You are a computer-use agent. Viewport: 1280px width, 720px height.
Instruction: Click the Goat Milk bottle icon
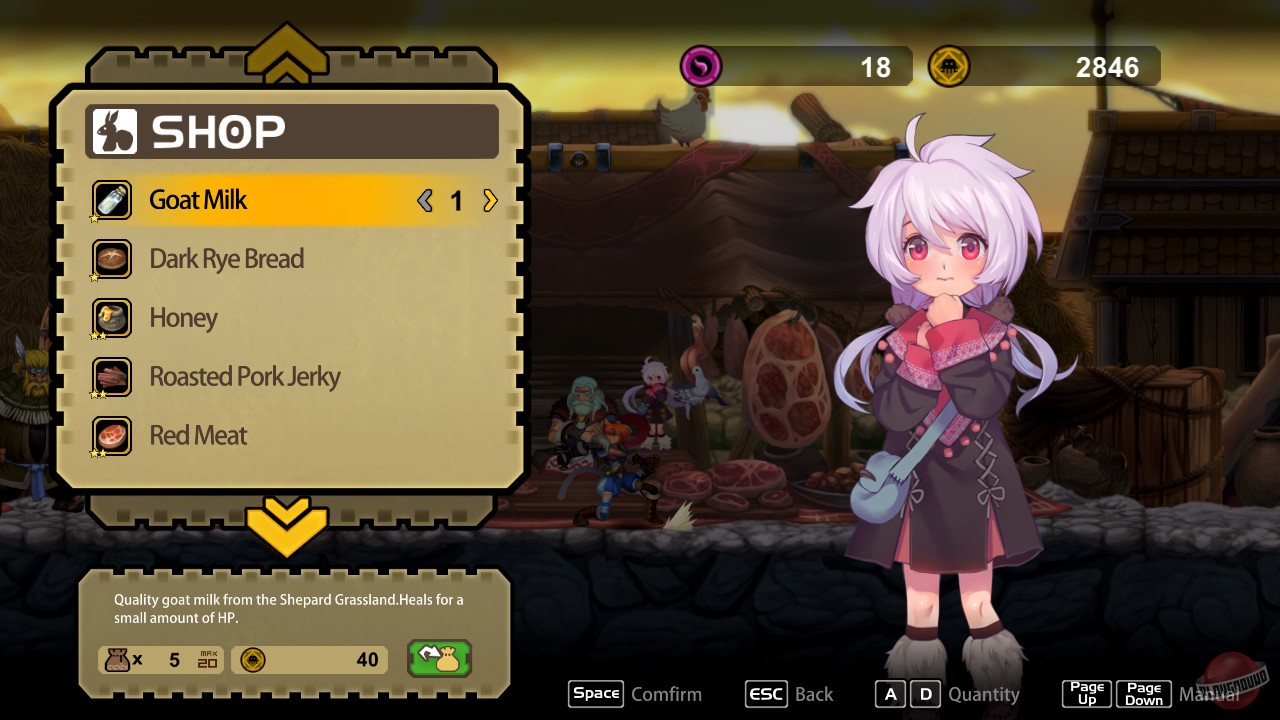pos(111,200)
